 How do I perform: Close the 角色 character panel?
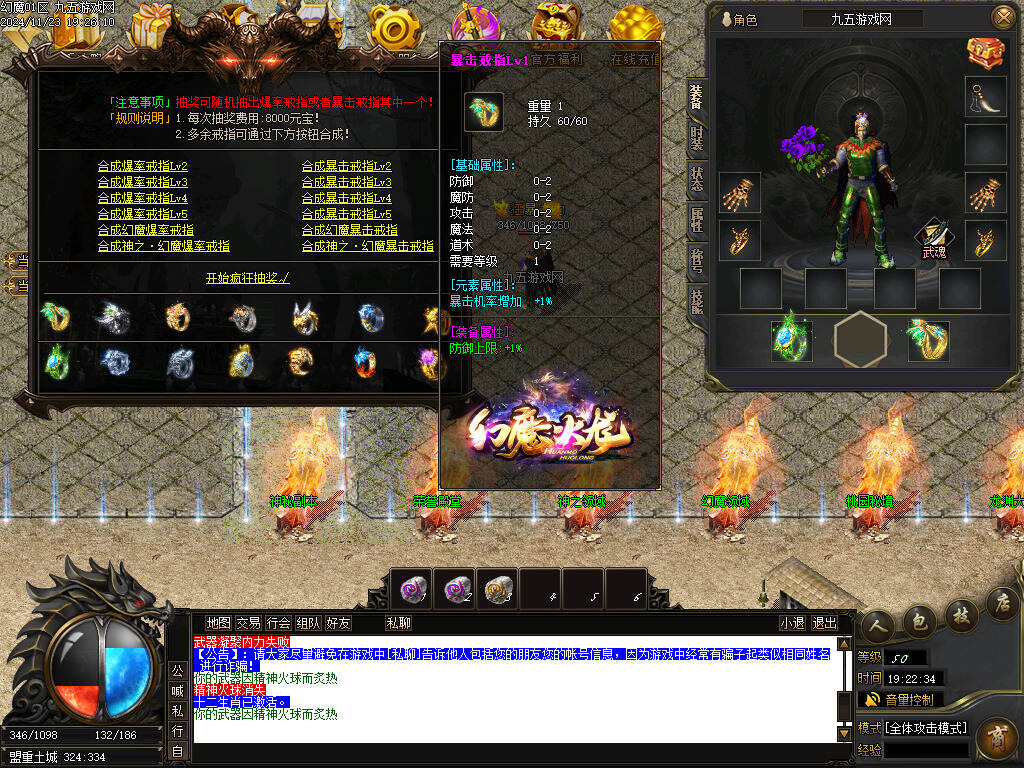point(1002,18)
